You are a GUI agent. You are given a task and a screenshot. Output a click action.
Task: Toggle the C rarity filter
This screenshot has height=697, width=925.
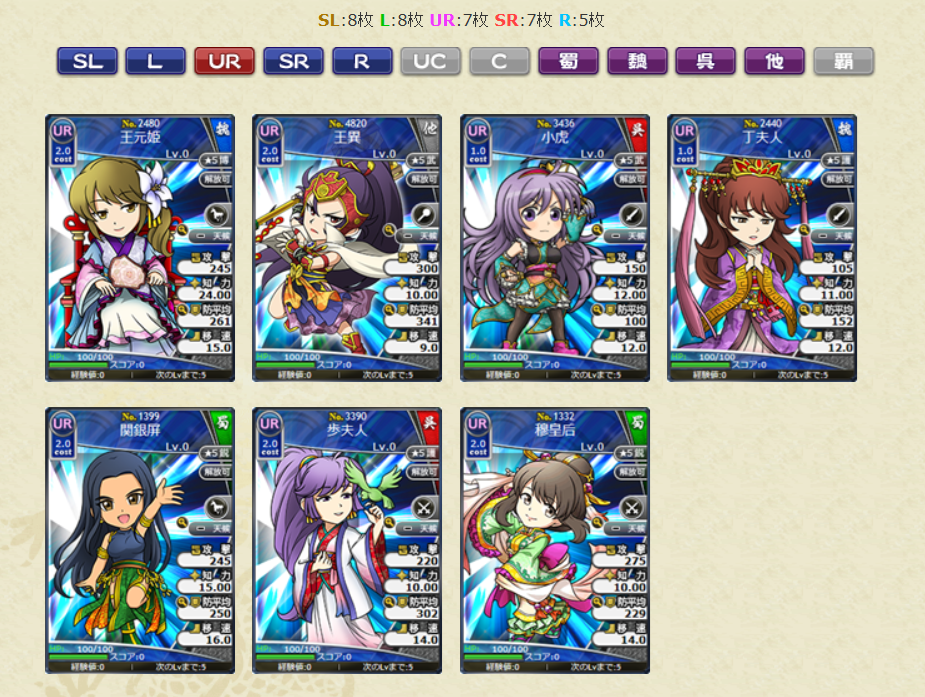pyautogui.click(x=499, y=61)
